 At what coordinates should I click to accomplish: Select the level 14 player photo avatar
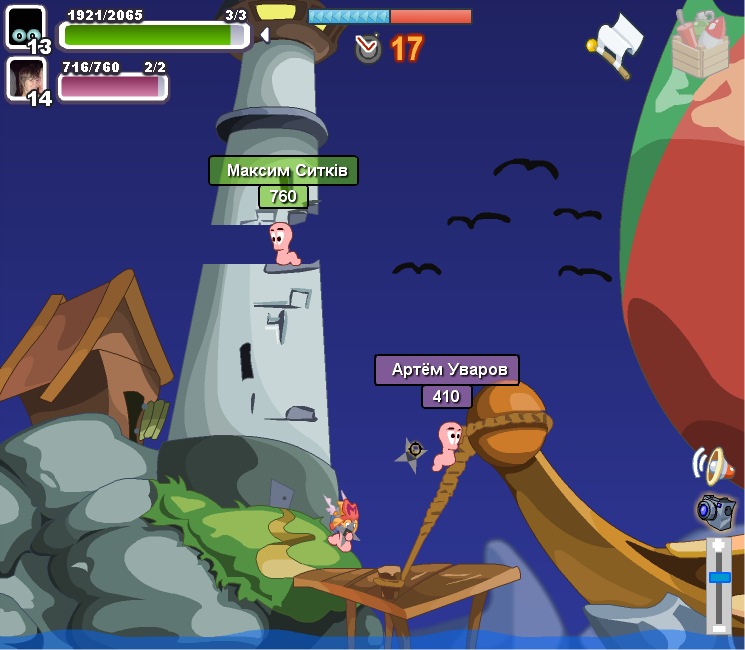coord(26,78)
